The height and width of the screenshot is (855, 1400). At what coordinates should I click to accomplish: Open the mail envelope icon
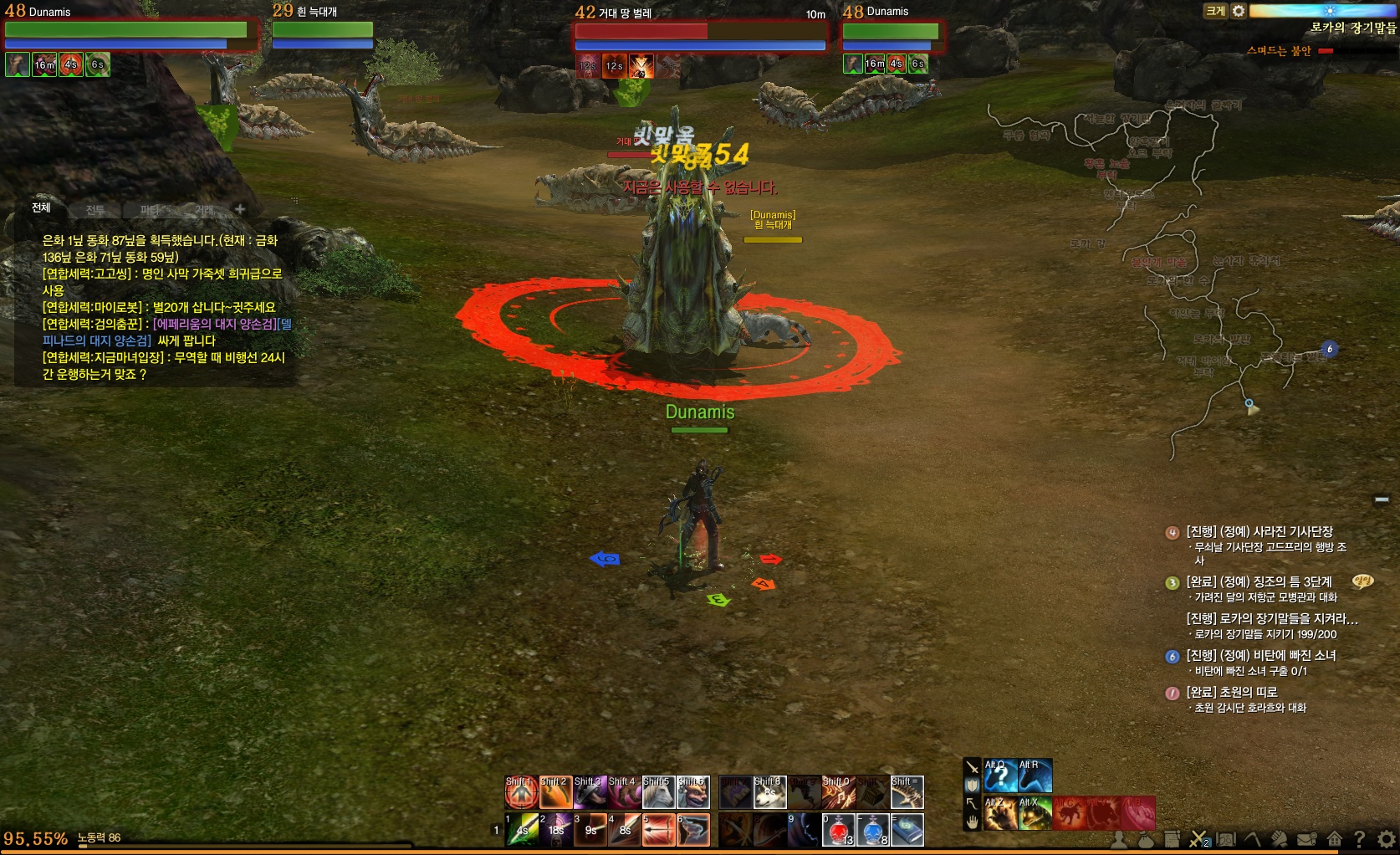(x=1306, y=839)
